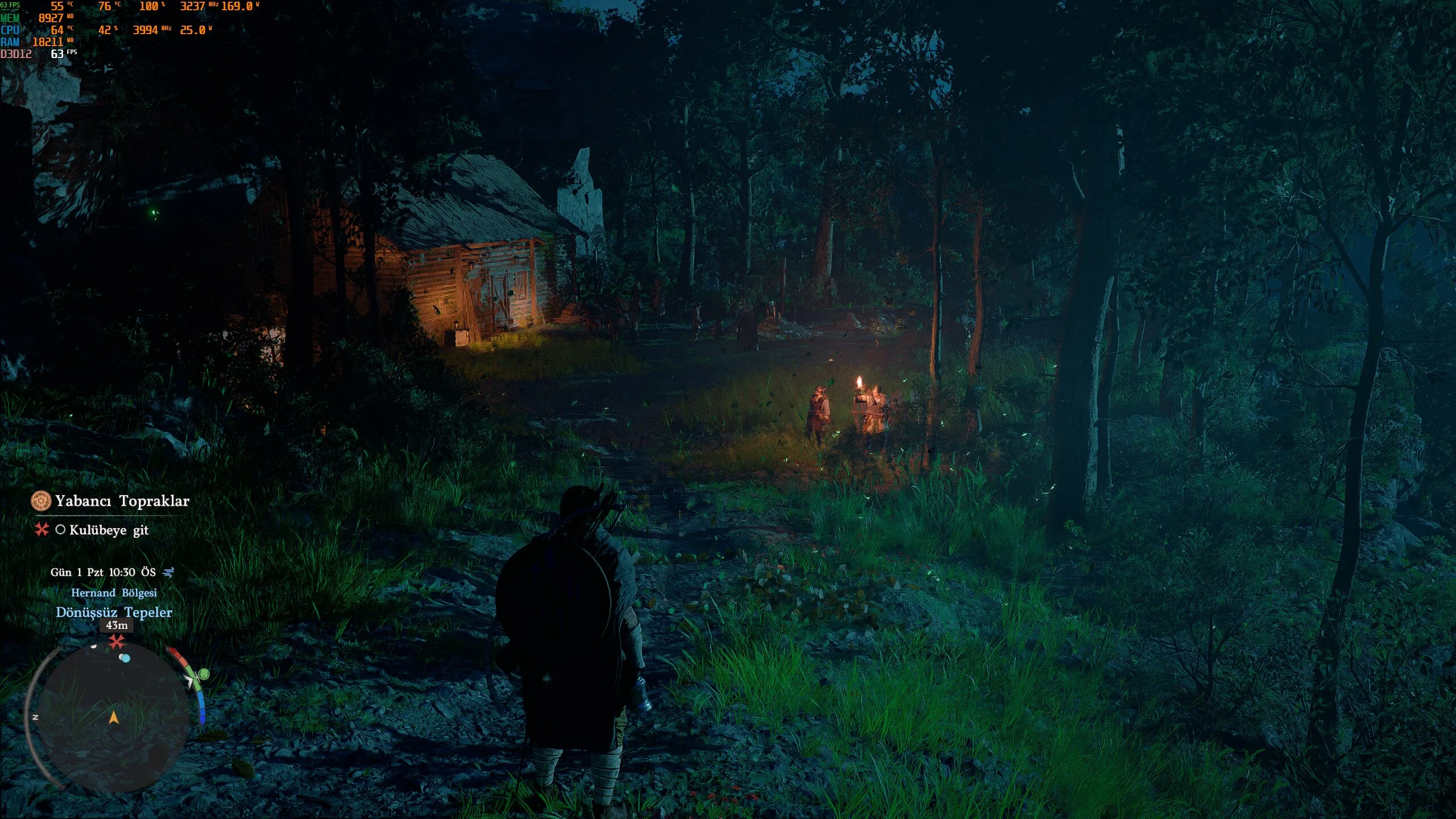
Task: Select the Kulübeye git objective
Action: pyautogui.click(x=108, y=530)
